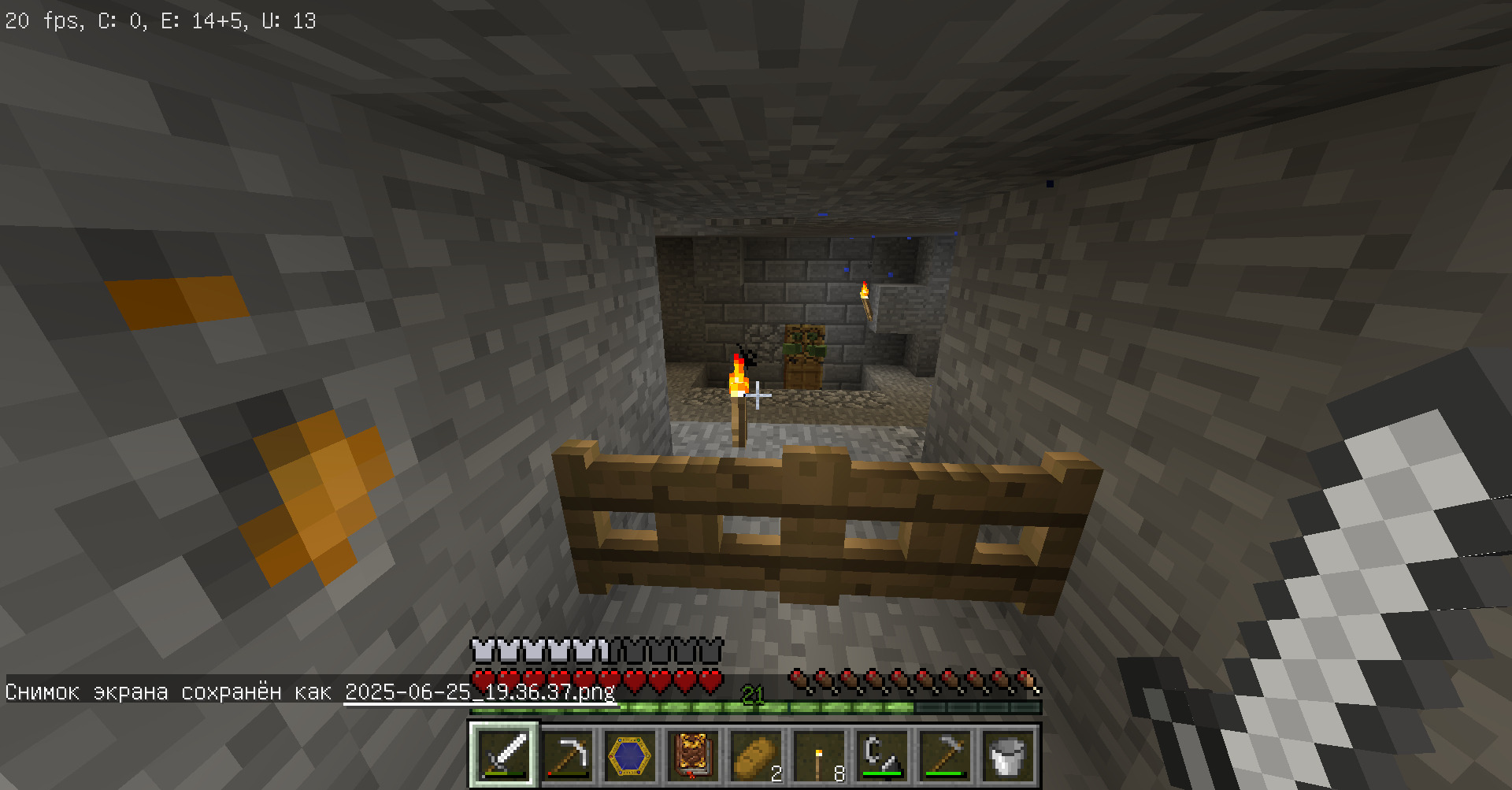1512x790 pixels.
Task: Select the ornate brown book slot
Action: 693,755
